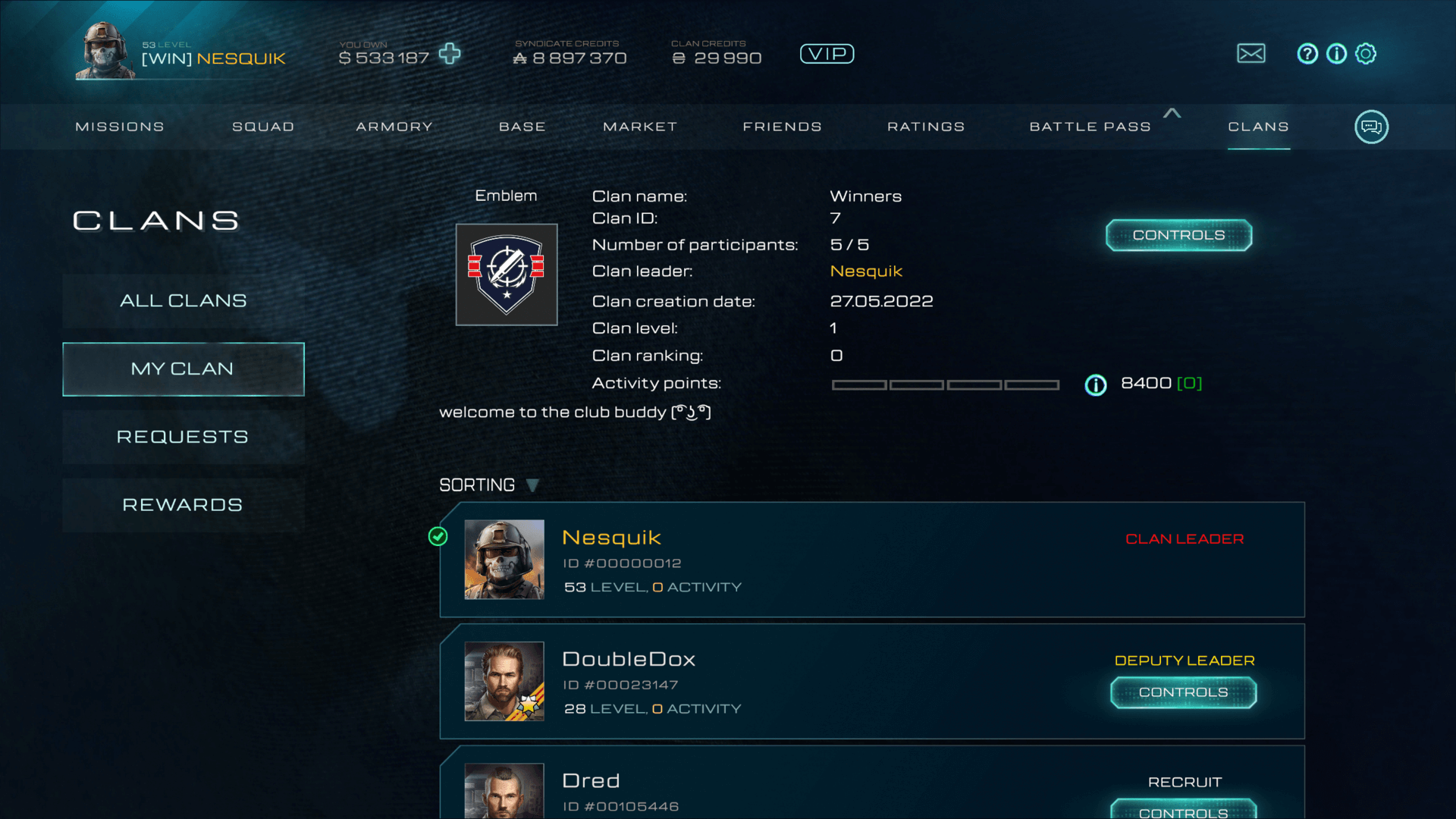This screenshot has width=1456, height=819.
Task: Add money with the plus icon
Action: (x=450, y=54)
